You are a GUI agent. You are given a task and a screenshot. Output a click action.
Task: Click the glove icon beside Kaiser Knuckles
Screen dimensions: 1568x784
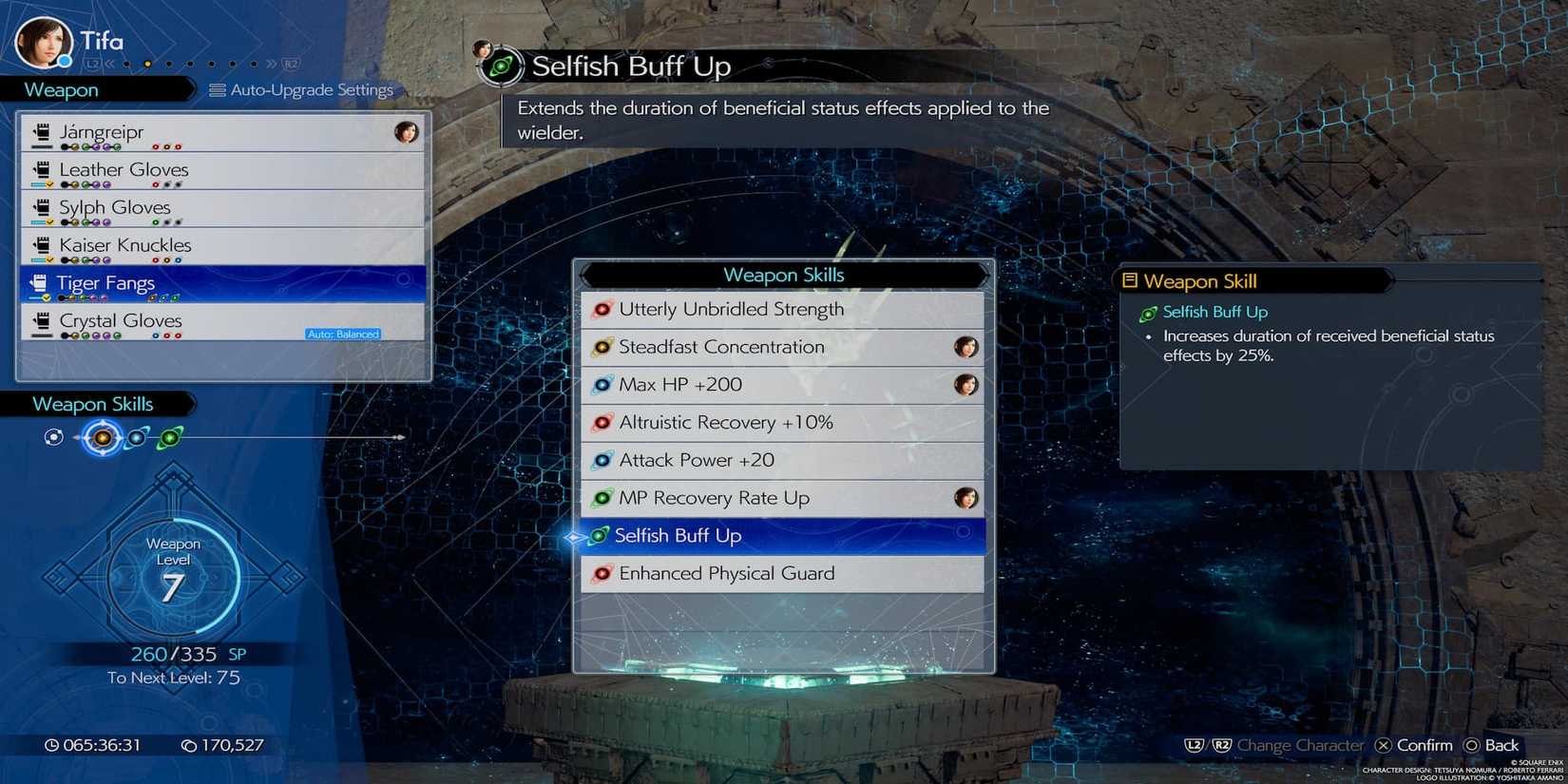pyautogui.click(x=42, y=244)
